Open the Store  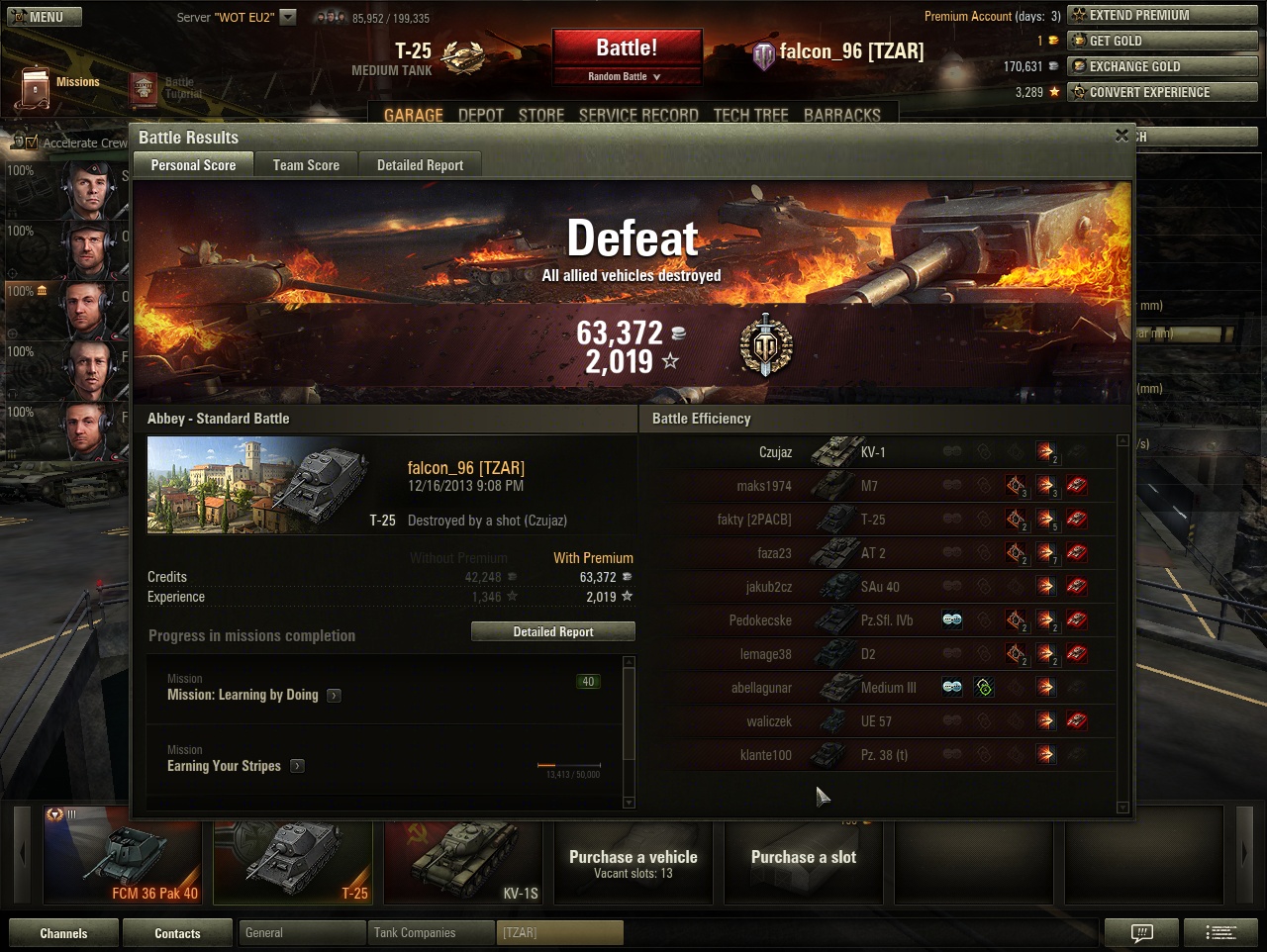541,115
